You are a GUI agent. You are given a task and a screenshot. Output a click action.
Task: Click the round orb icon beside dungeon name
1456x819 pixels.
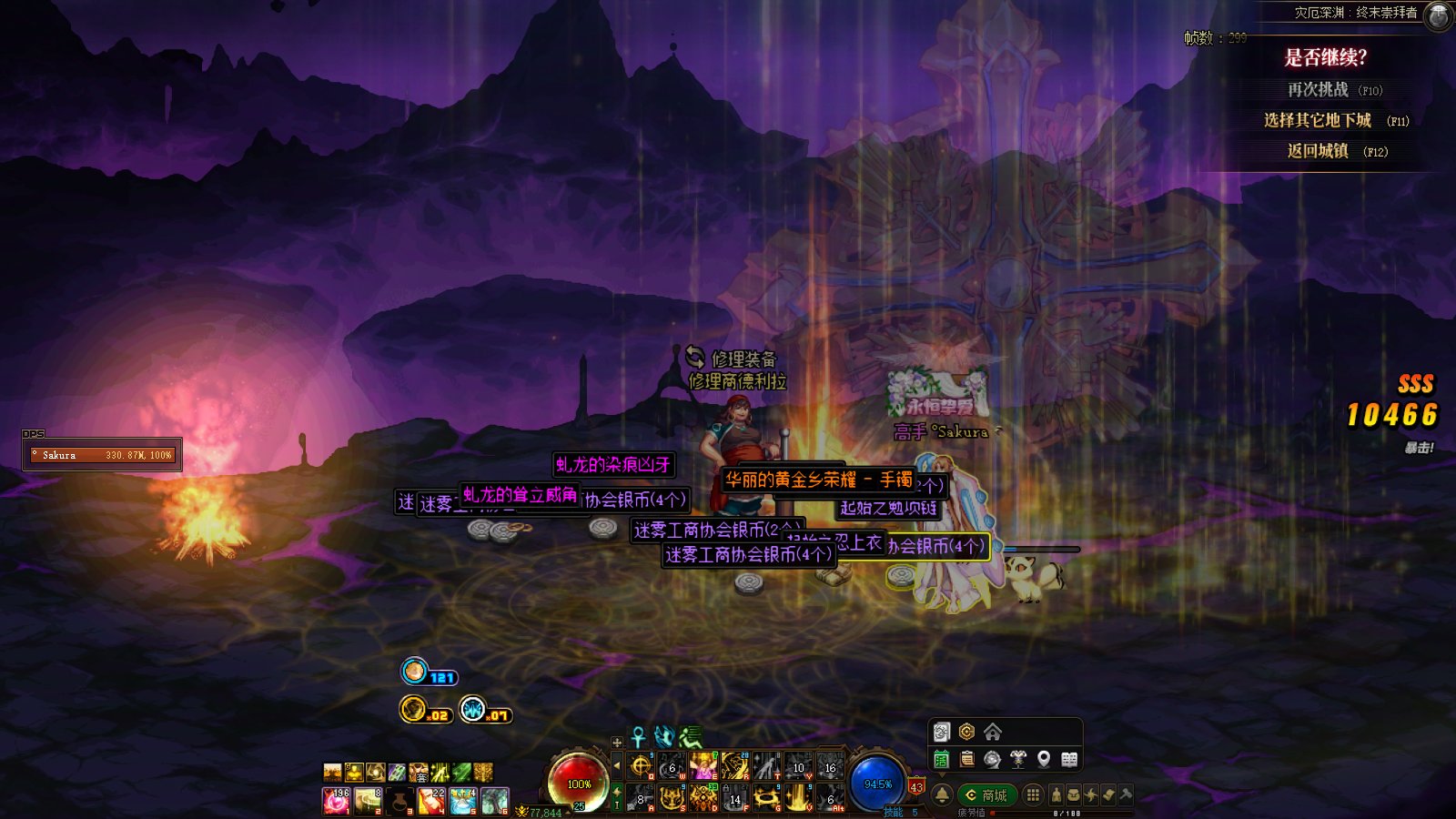[1438, 15]
